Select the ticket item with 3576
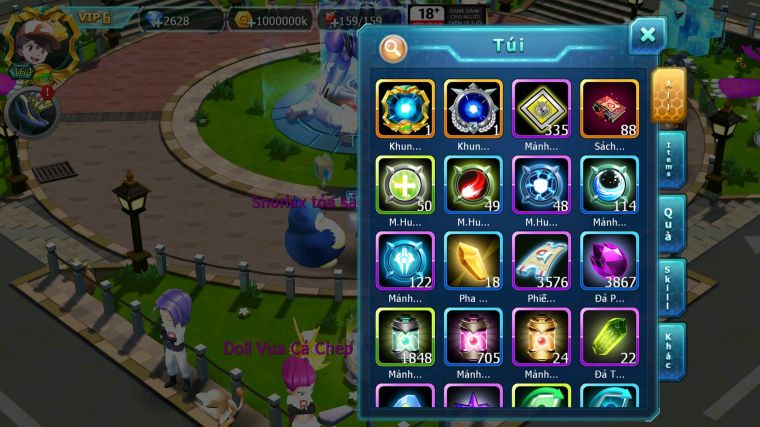The image size is (760, 427). (x=541, y=260)
